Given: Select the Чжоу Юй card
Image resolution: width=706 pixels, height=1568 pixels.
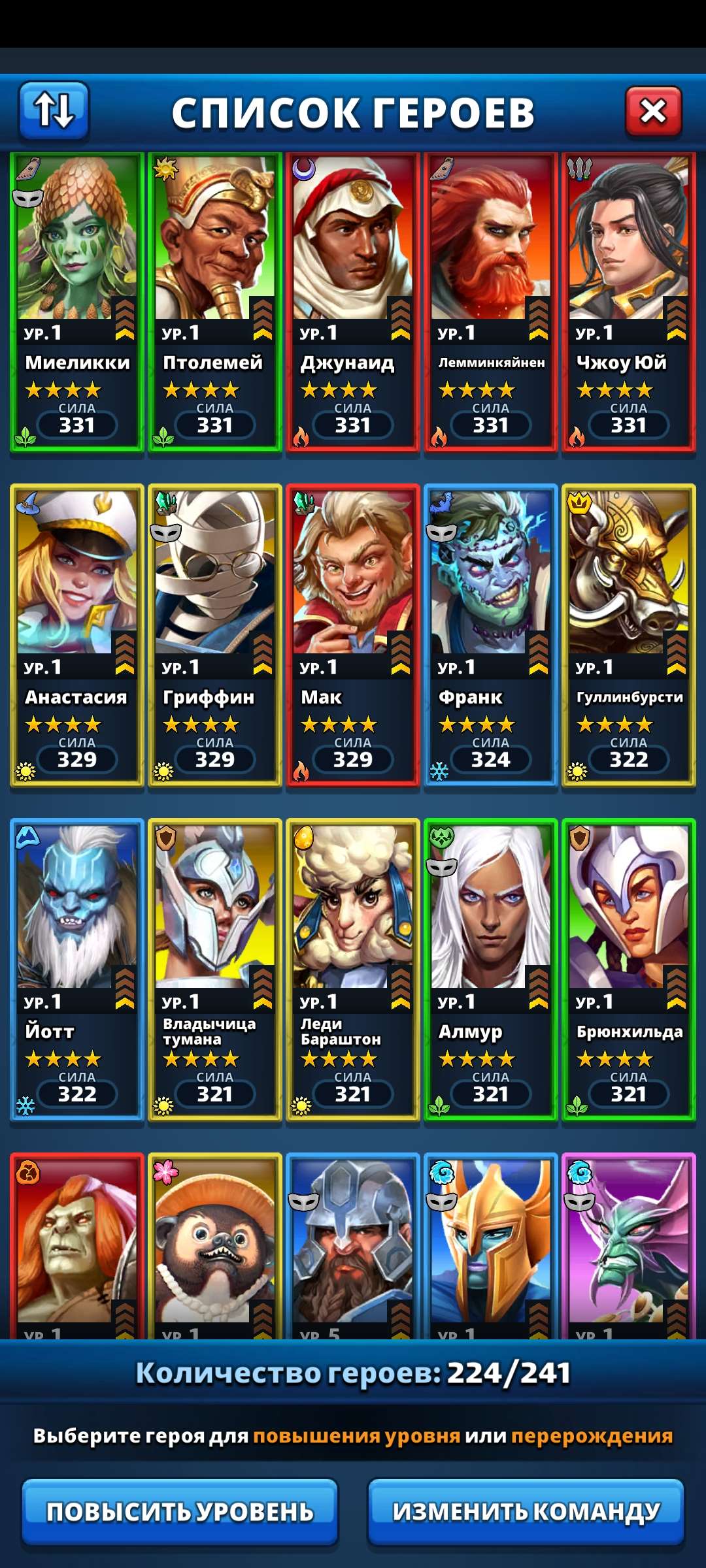Looking at the screenshot, I should click(629, 302).
